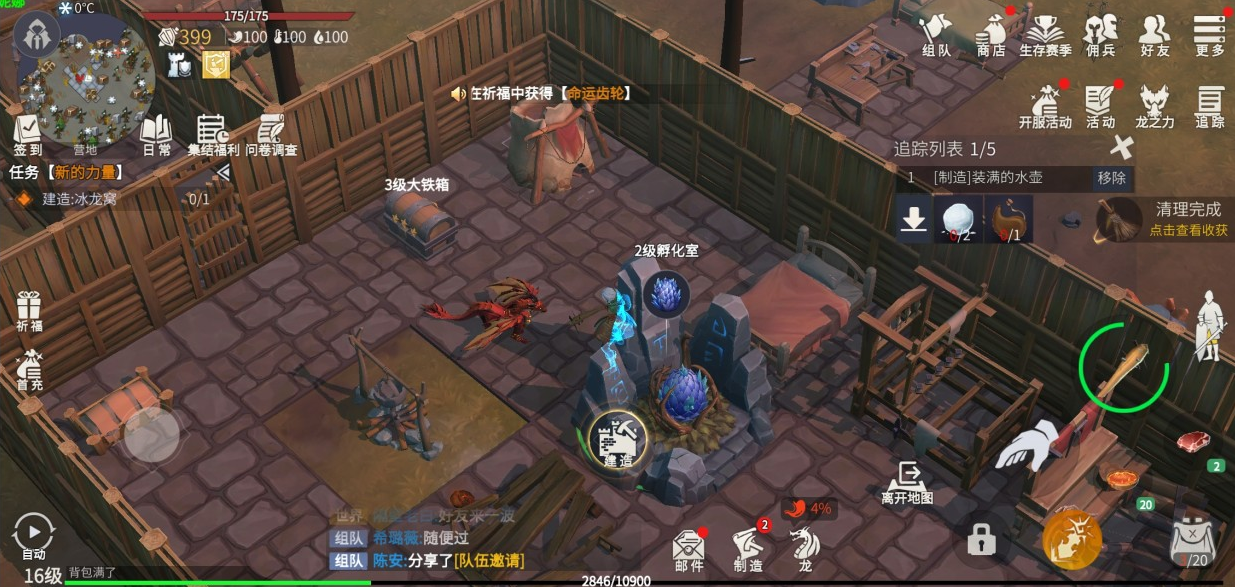Open the 祈福 blessing gift box
The image size is (1235, 587).
point(29,310)
